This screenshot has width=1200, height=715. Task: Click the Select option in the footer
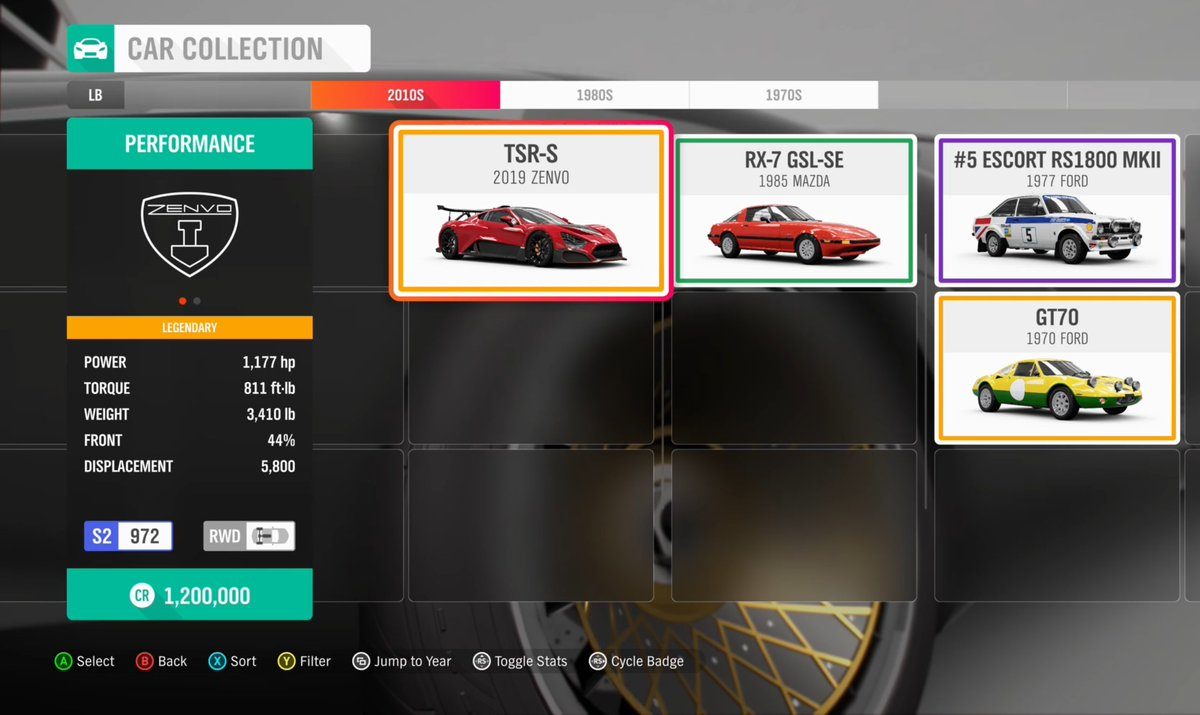[85, 661]
